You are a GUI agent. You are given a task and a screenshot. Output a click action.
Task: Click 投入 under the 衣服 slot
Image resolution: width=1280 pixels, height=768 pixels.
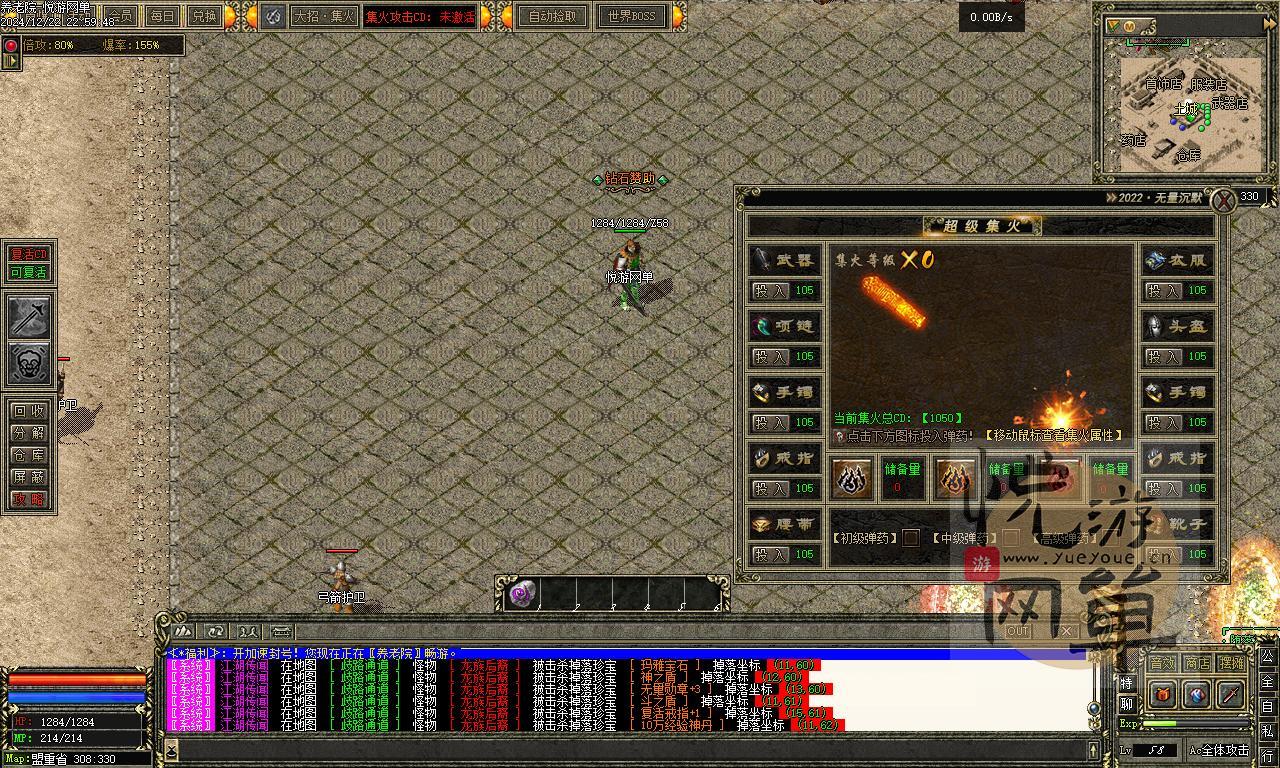pos(1164,291)
